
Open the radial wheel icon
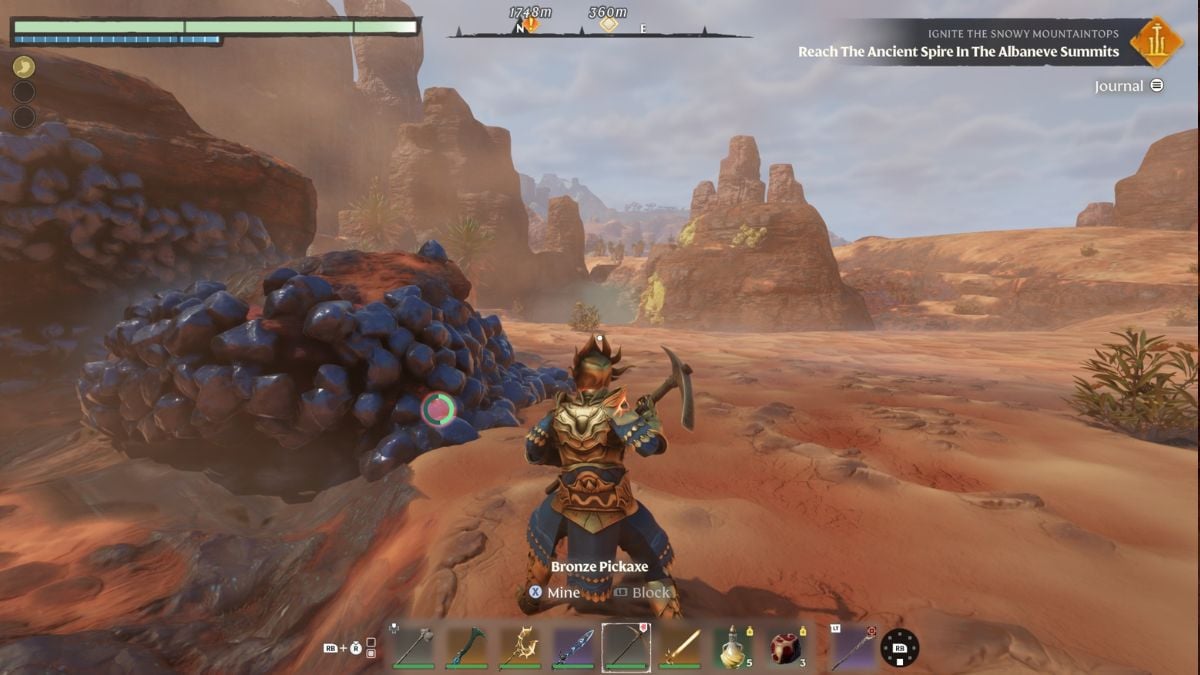[899, 648]
